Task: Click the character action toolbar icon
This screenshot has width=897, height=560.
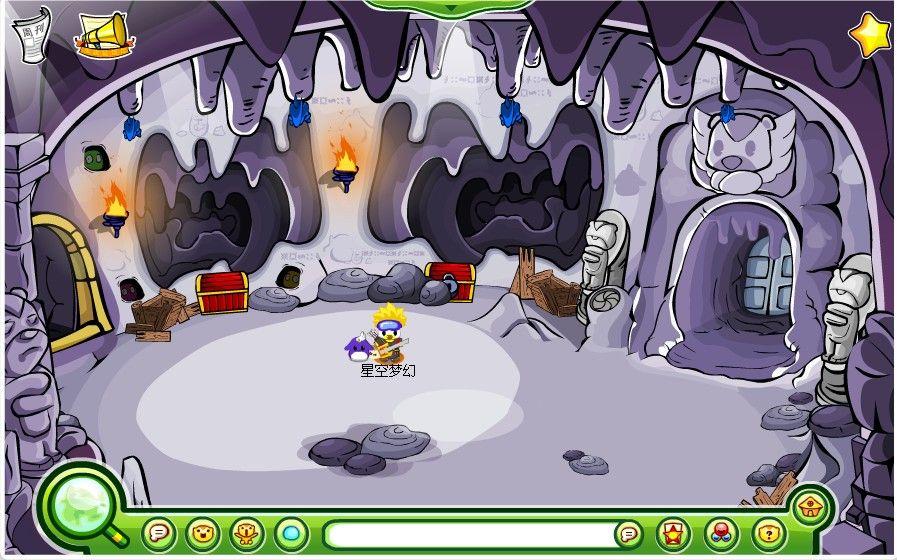Action: pyautogui.click(x=246, y=533)
